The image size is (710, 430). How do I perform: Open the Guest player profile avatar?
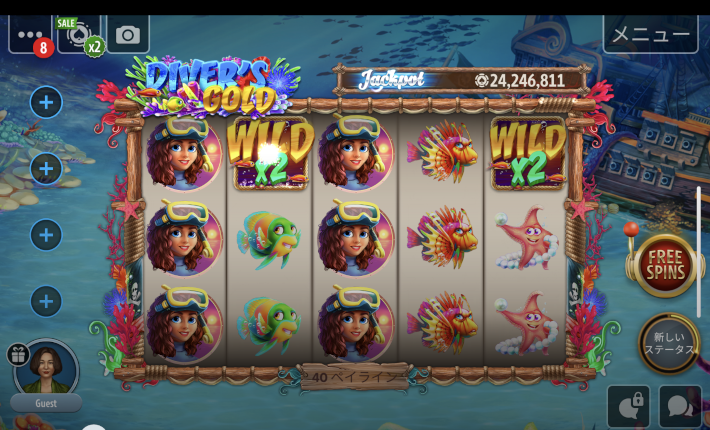47,369
